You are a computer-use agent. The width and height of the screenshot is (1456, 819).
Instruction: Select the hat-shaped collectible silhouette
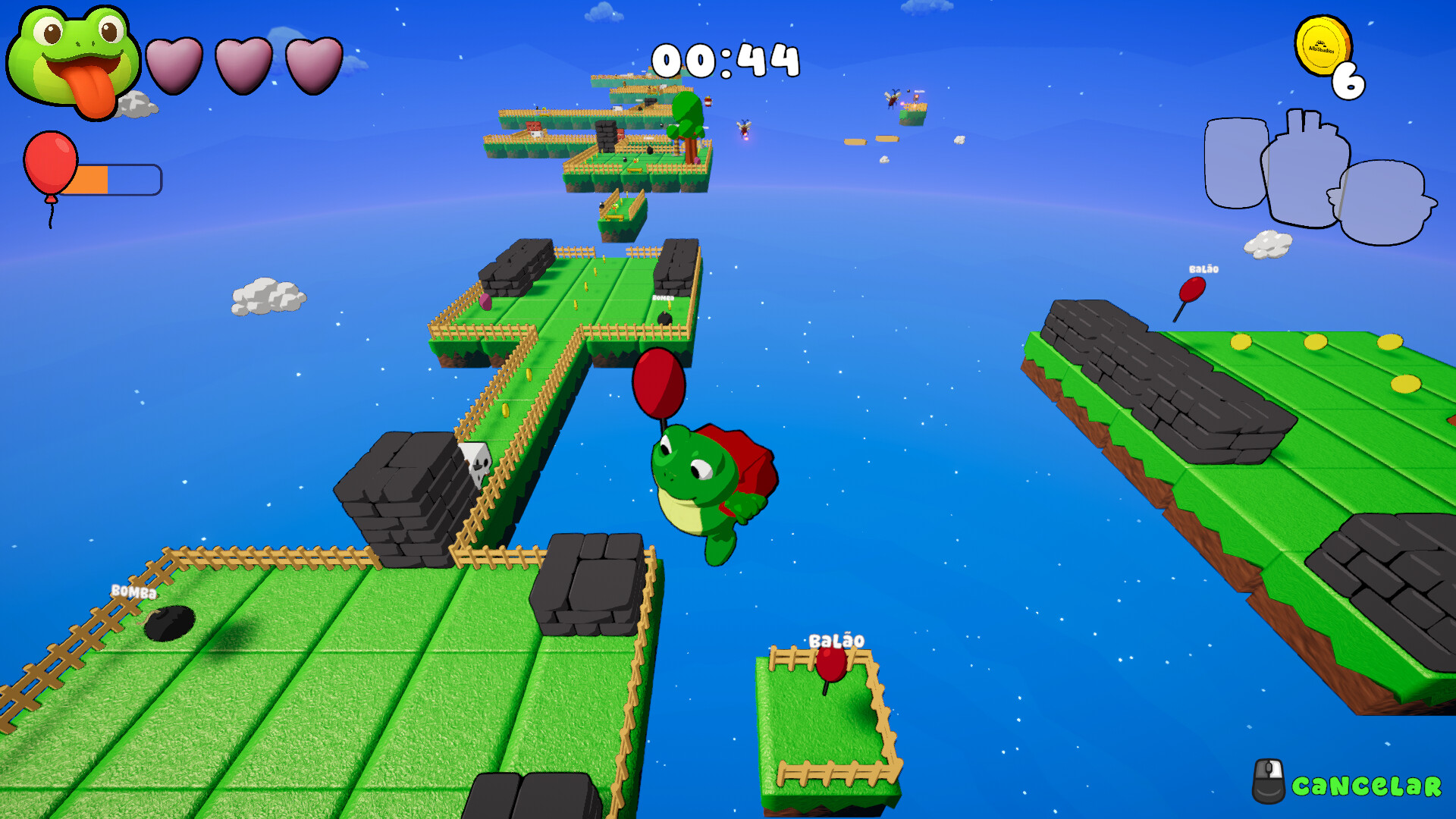pos(1382,203)
